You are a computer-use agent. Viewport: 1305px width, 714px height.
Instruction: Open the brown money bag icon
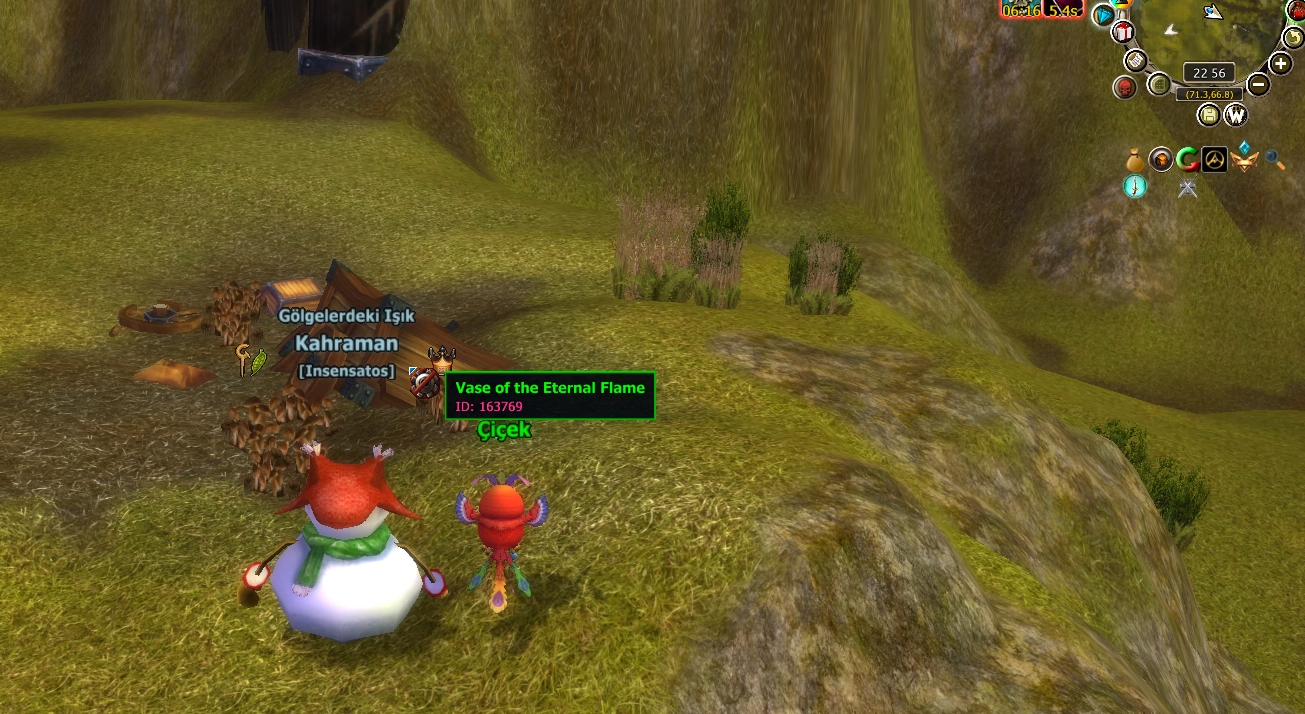[1134, 159]
